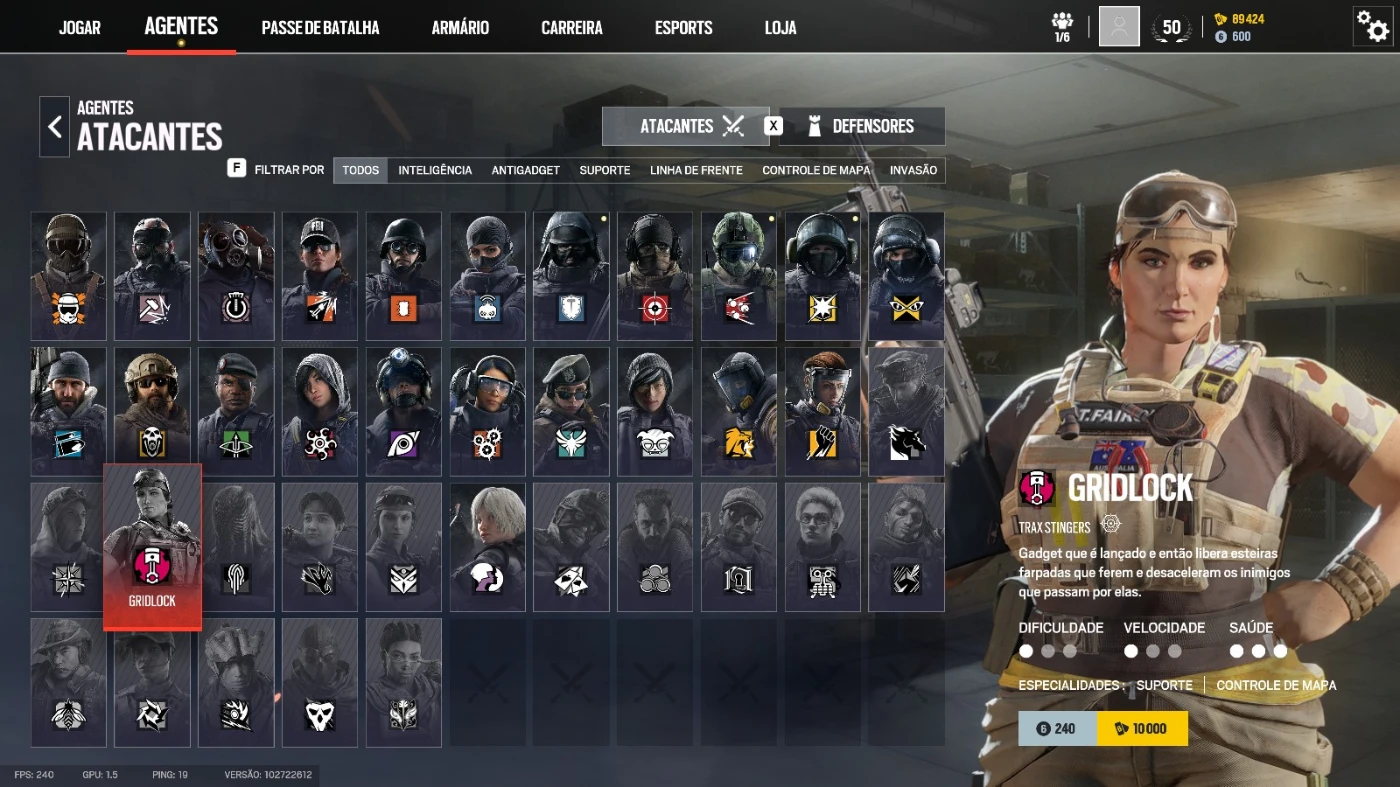The width and height of the screenshot is (1400, 787).
Task: Open the Armário tab
Action: click(460, 27)
